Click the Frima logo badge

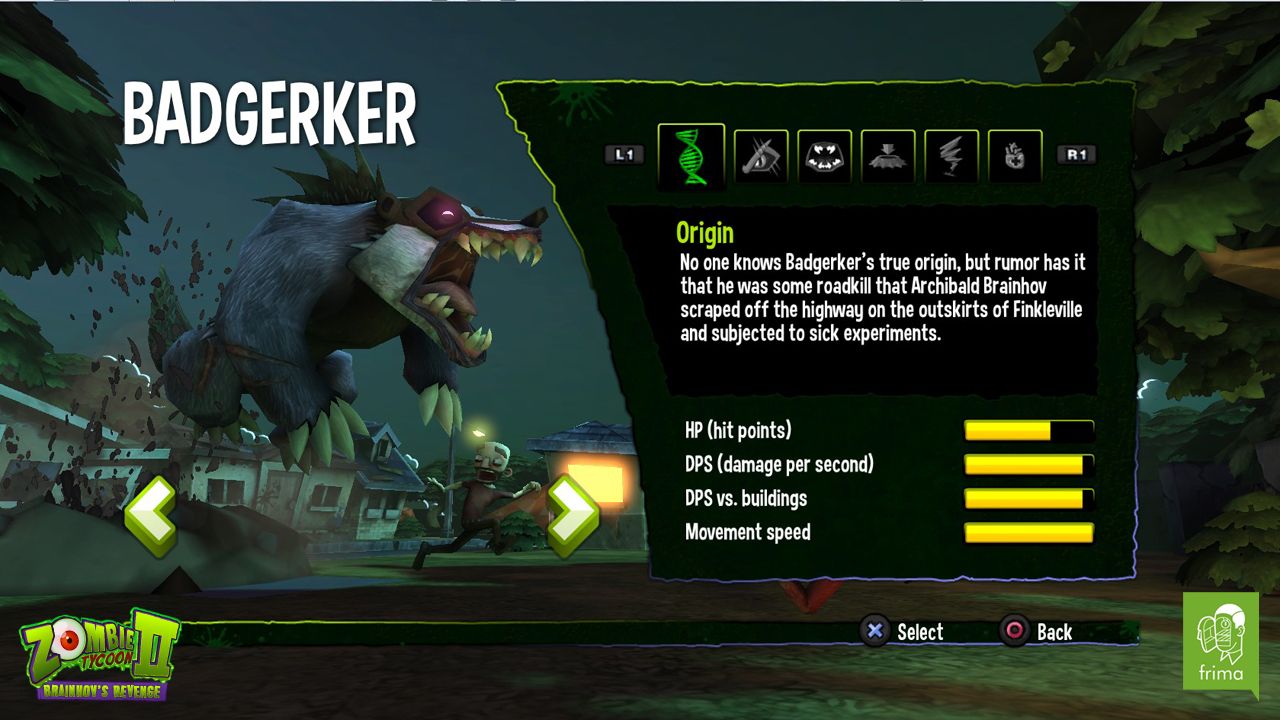click(1220, 641)
